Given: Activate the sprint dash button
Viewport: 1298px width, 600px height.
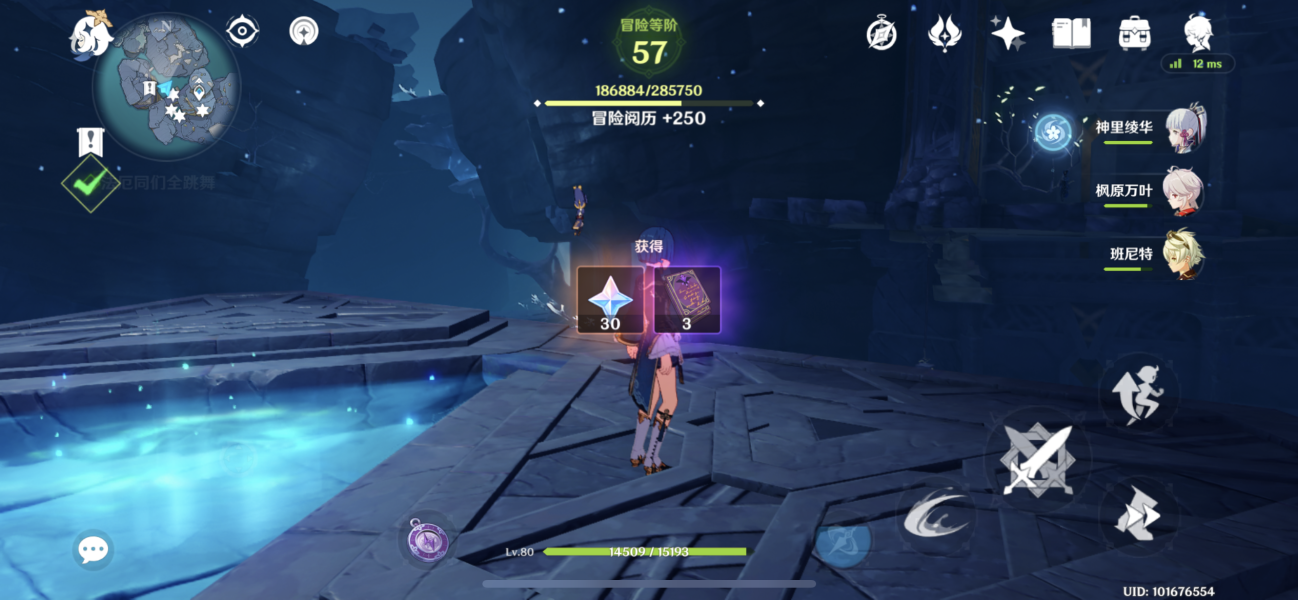Looking at the screenshot, I should point(1139,516).
